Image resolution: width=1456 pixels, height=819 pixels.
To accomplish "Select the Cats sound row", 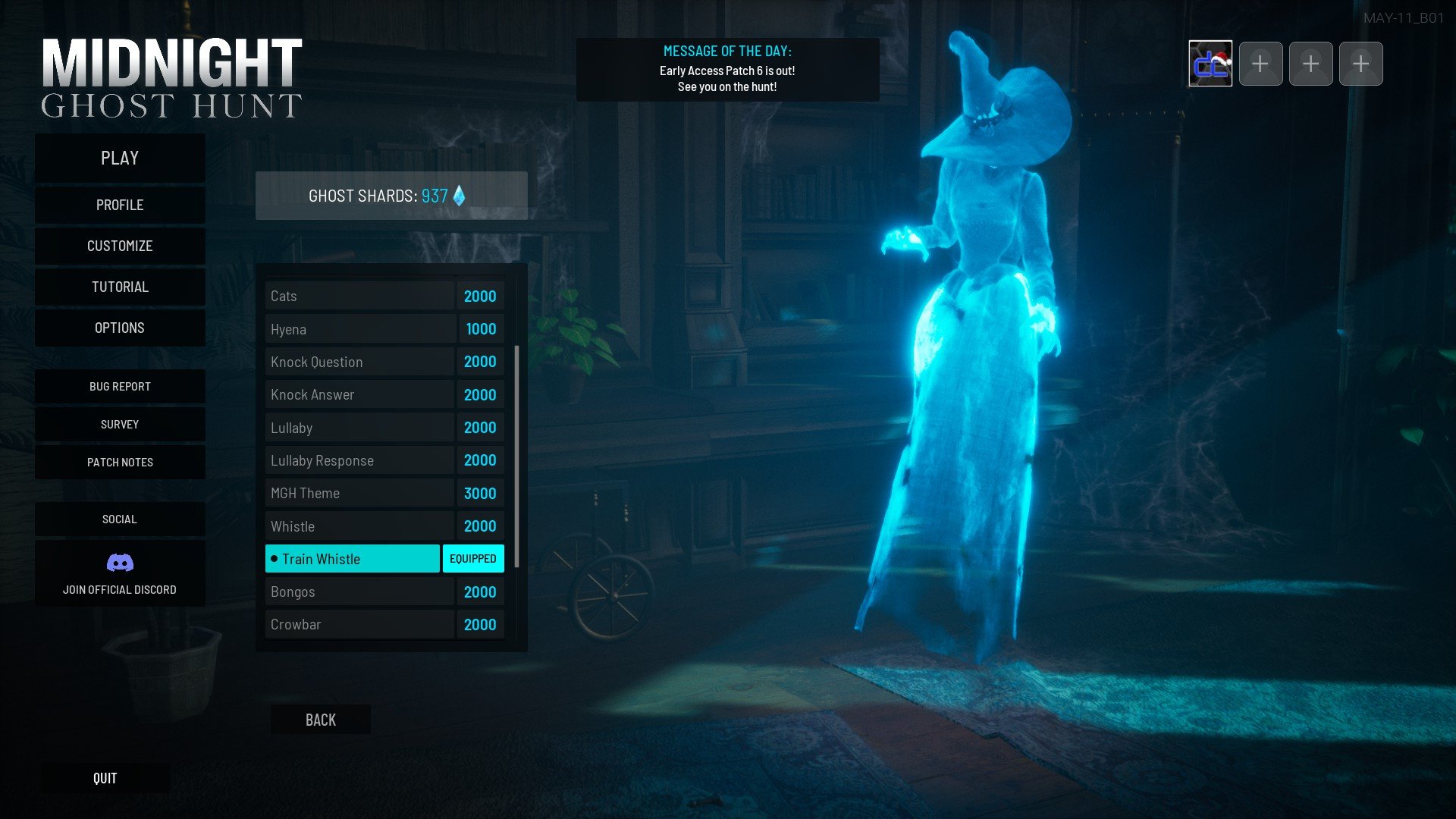I will 359,296.
